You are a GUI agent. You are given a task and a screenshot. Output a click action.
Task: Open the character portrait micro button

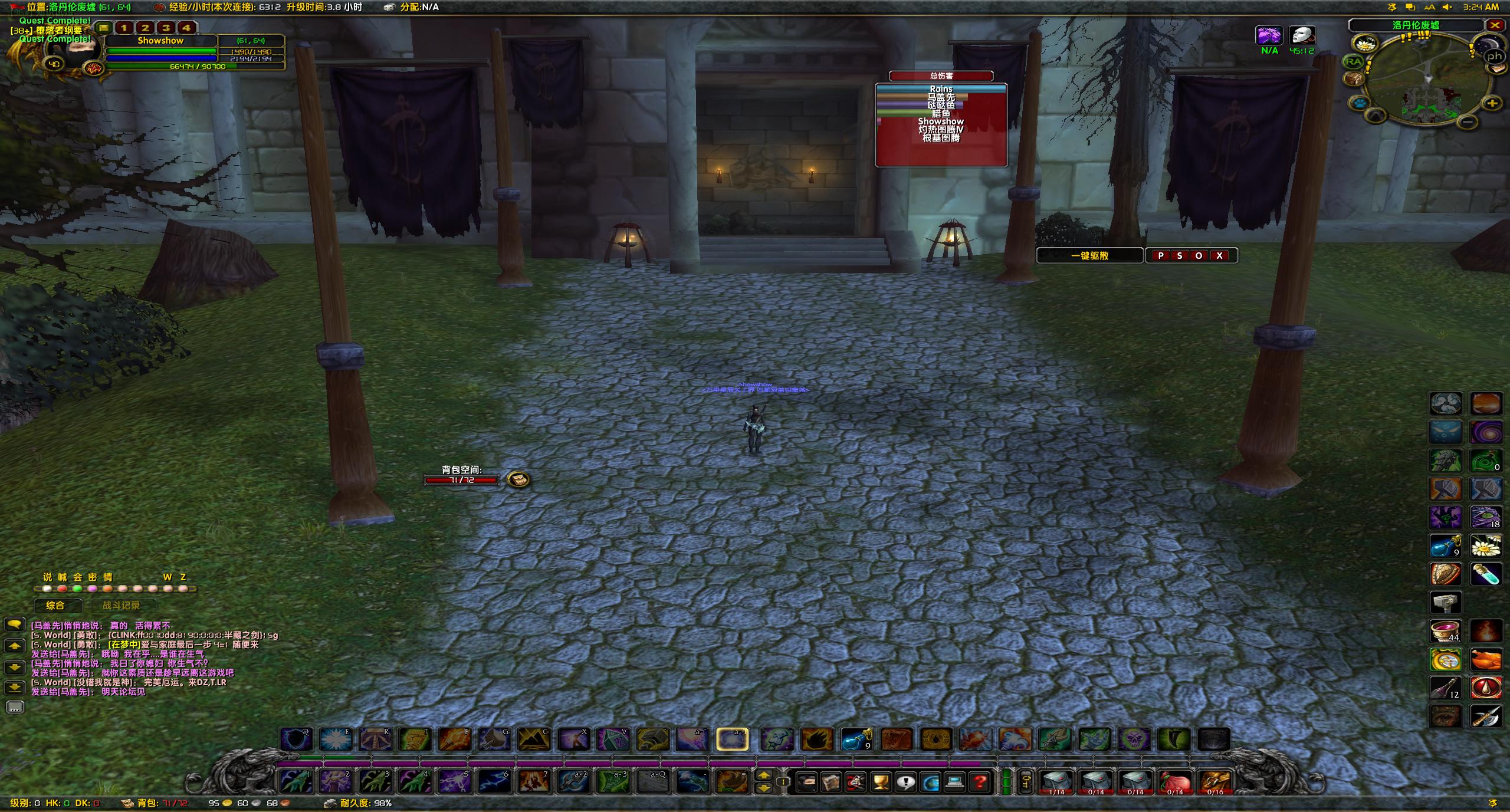[x=806, y=783]
